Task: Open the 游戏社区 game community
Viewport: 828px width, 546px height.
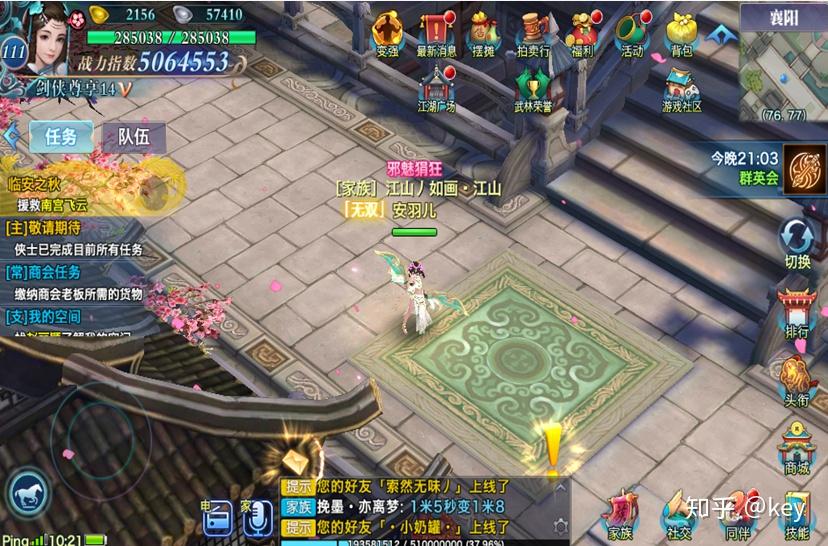Action: pyautogui.click(x=681, y=89)
